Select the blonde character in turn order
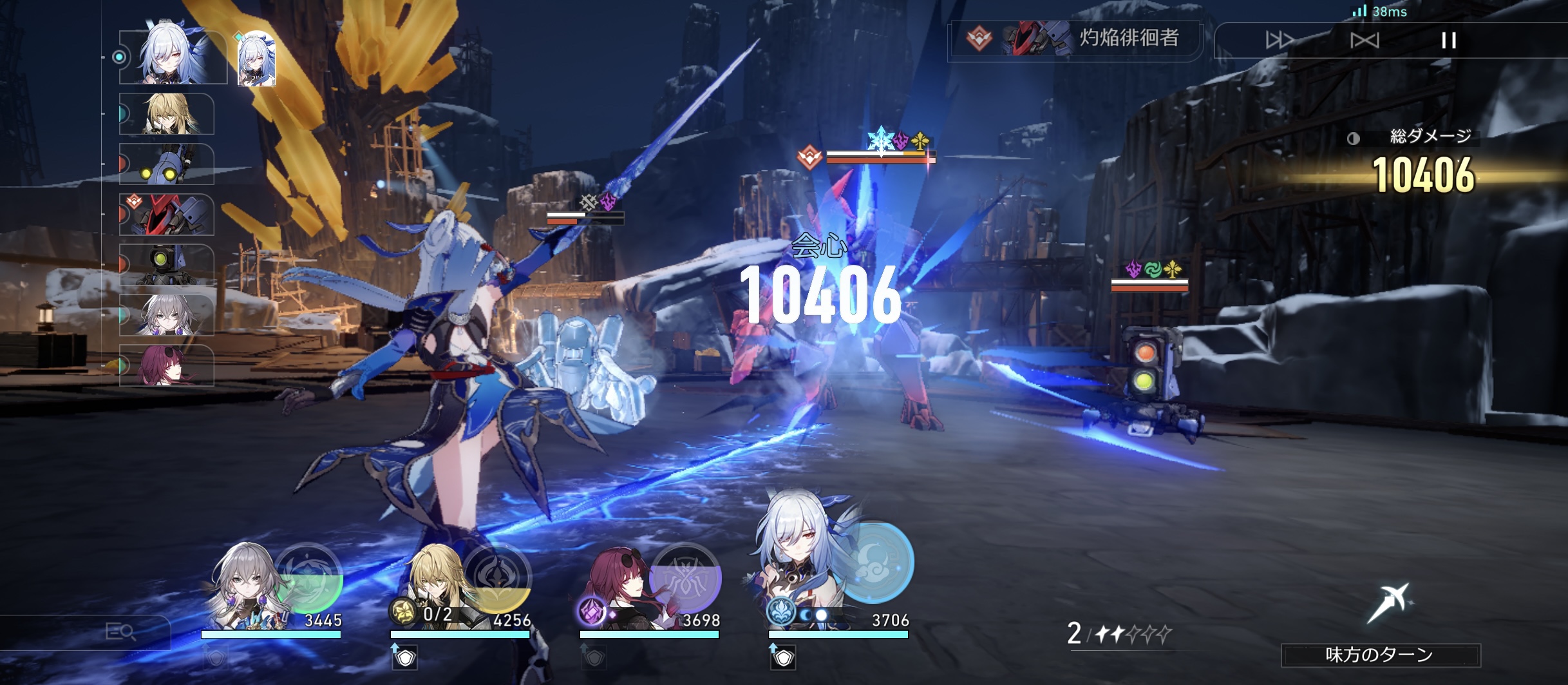Image resolution: width=1568 pixels, height=685 pixels. pos(167,114)
